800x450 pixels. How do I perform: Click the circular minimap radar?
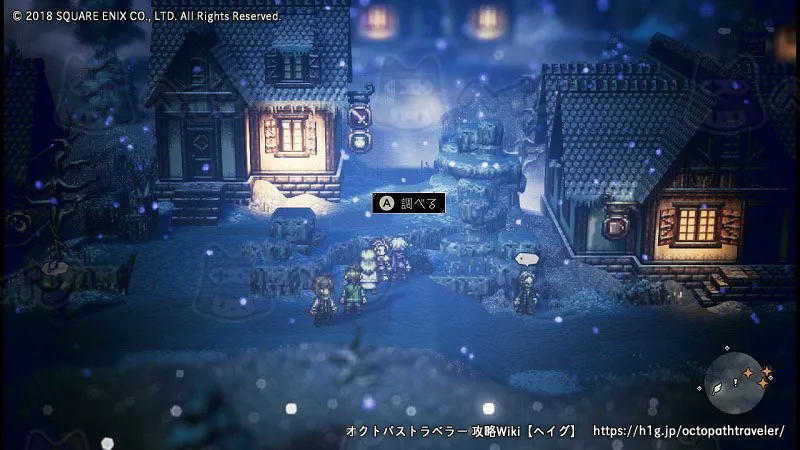tap(735, 383)
